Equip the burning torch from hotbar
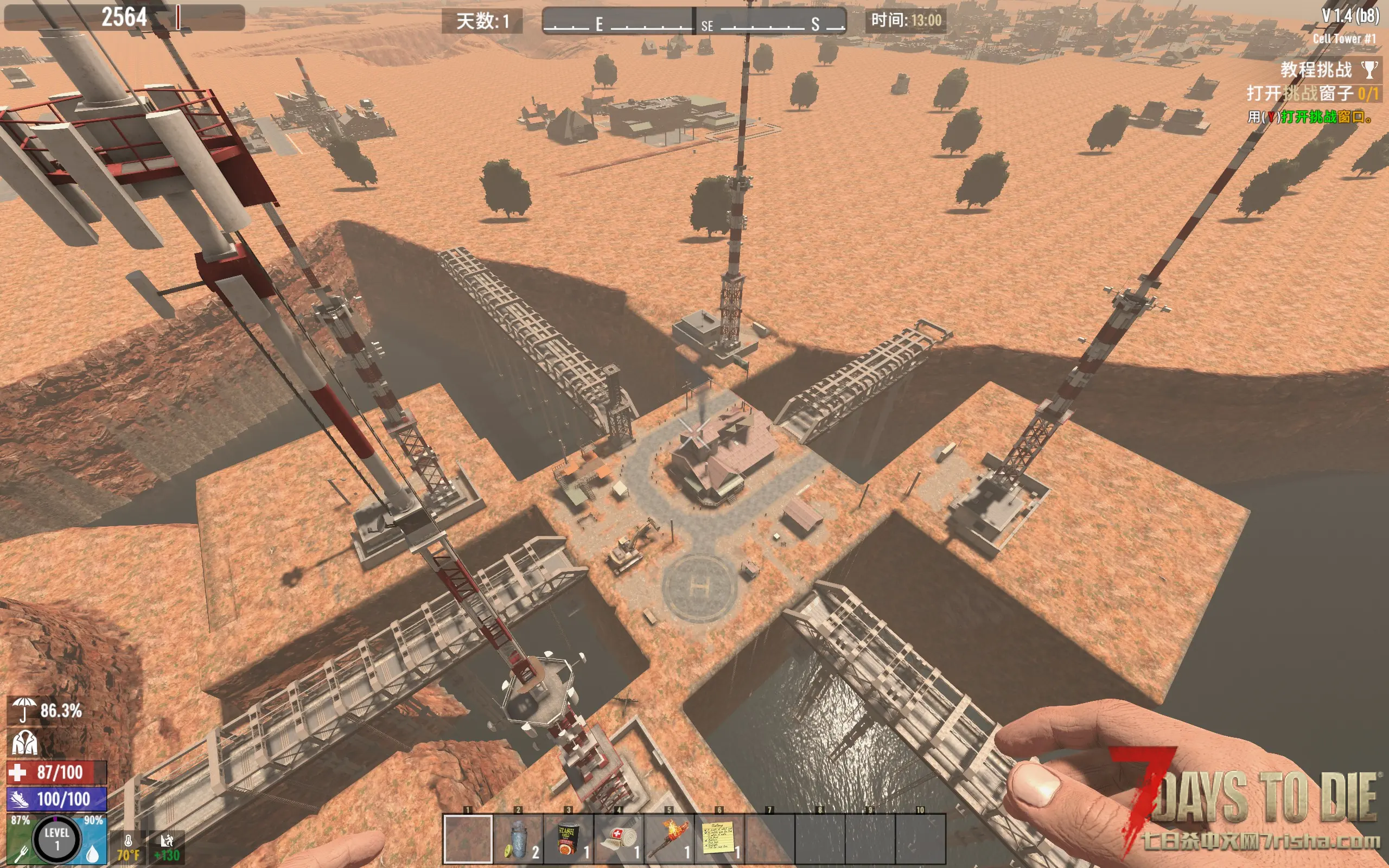 669,839
